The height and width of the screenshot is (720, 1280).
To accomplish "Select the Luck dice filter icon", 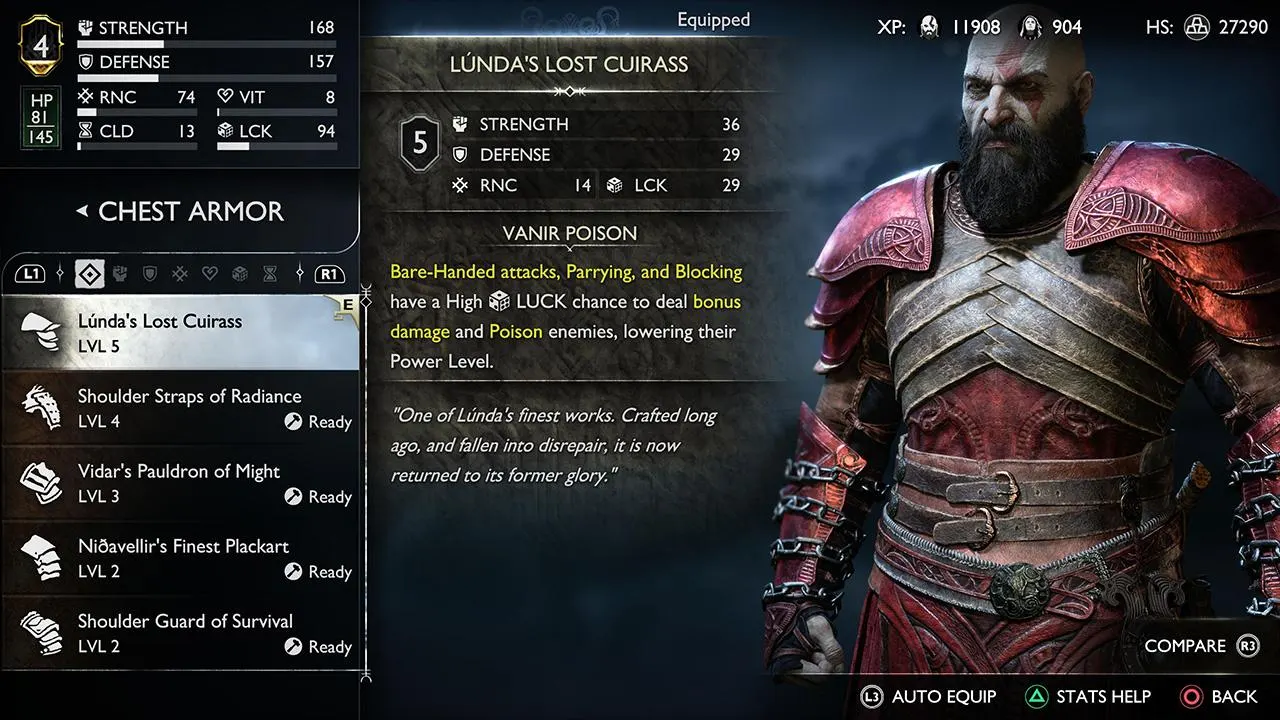I will 238,273.
